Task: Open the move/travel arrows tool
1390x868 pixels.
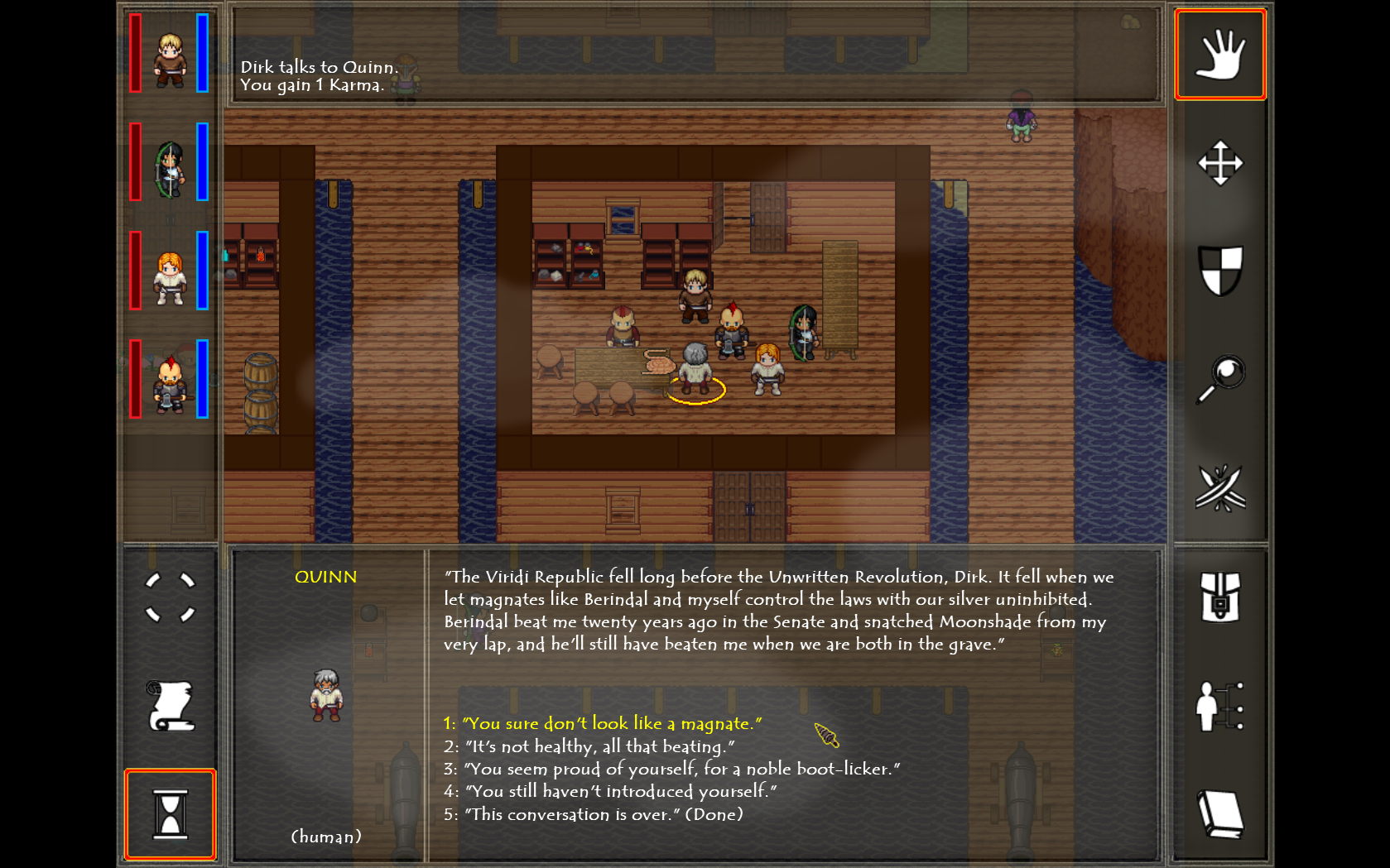Action: [1220, 163]
